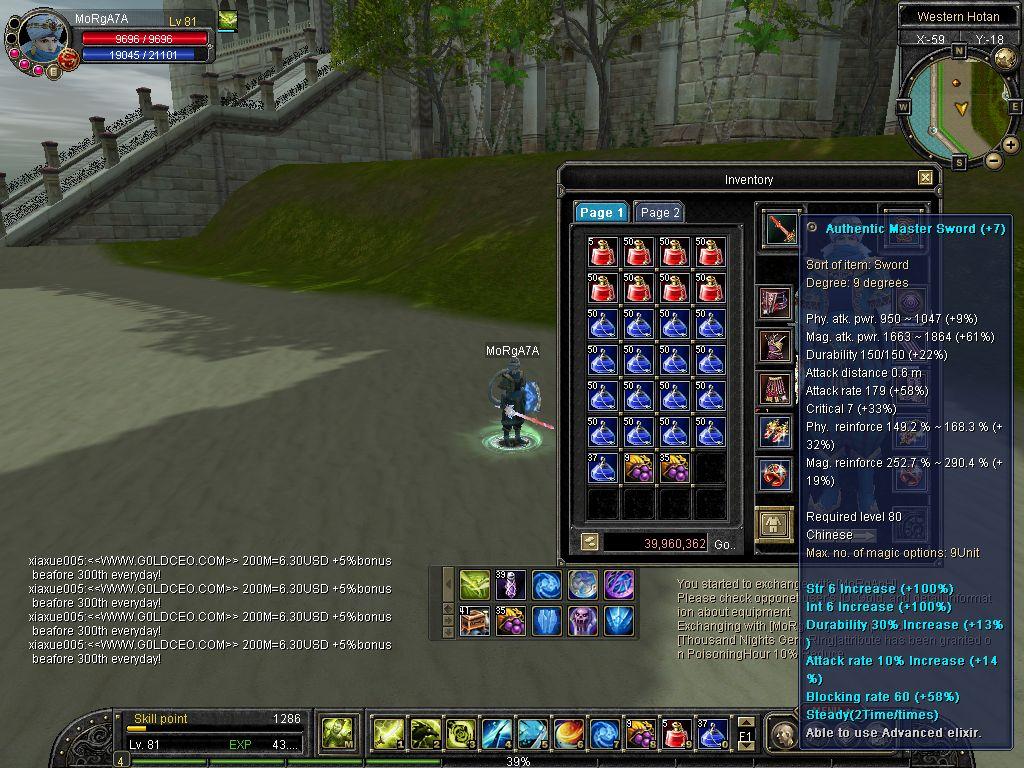Switch to inventory Page 2

(659, 212)
